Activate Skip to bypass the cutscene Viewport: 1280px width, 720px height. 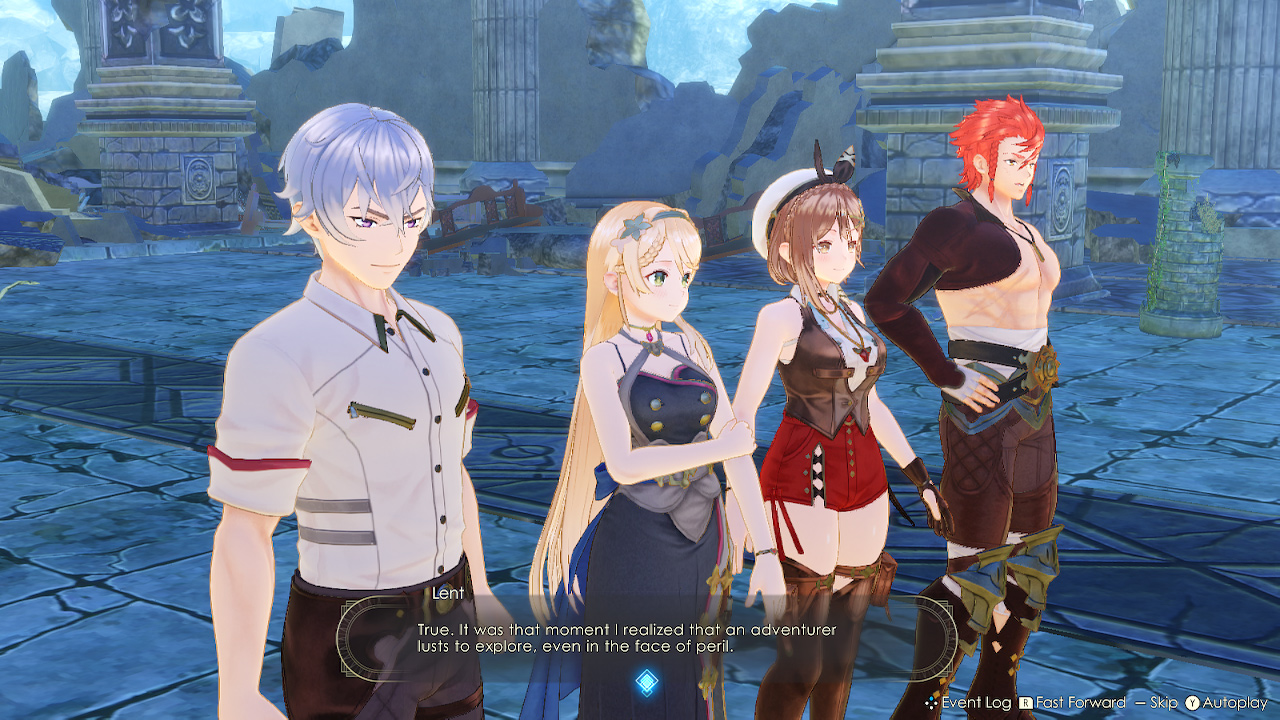(1164, 702)
